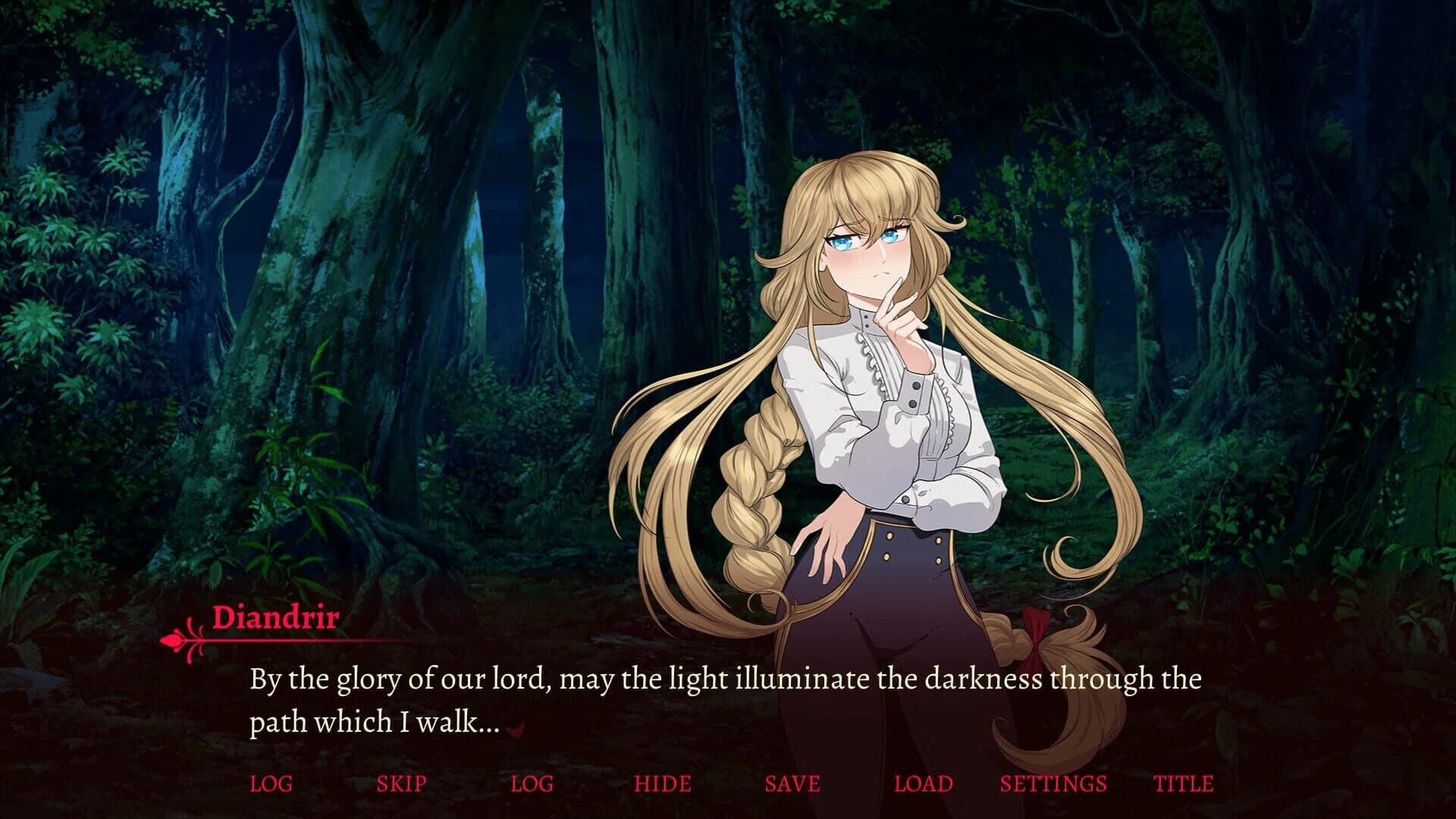Click the forest background to continue

pyautogui.click(x=303, y=227)
